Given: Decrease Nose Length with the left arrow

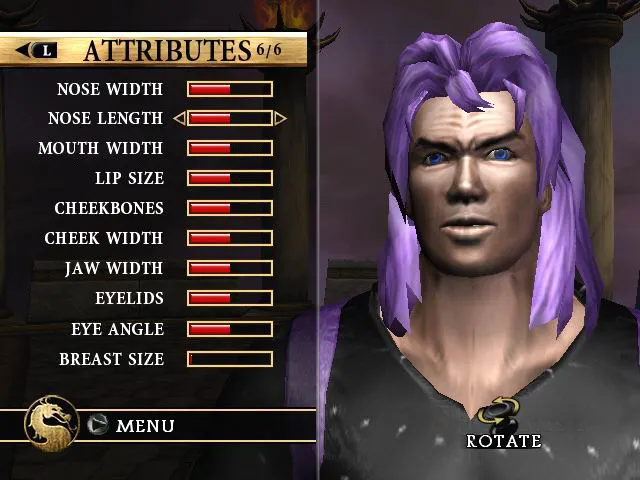Looking at the screenshot, I should click(x=179, y=119).
